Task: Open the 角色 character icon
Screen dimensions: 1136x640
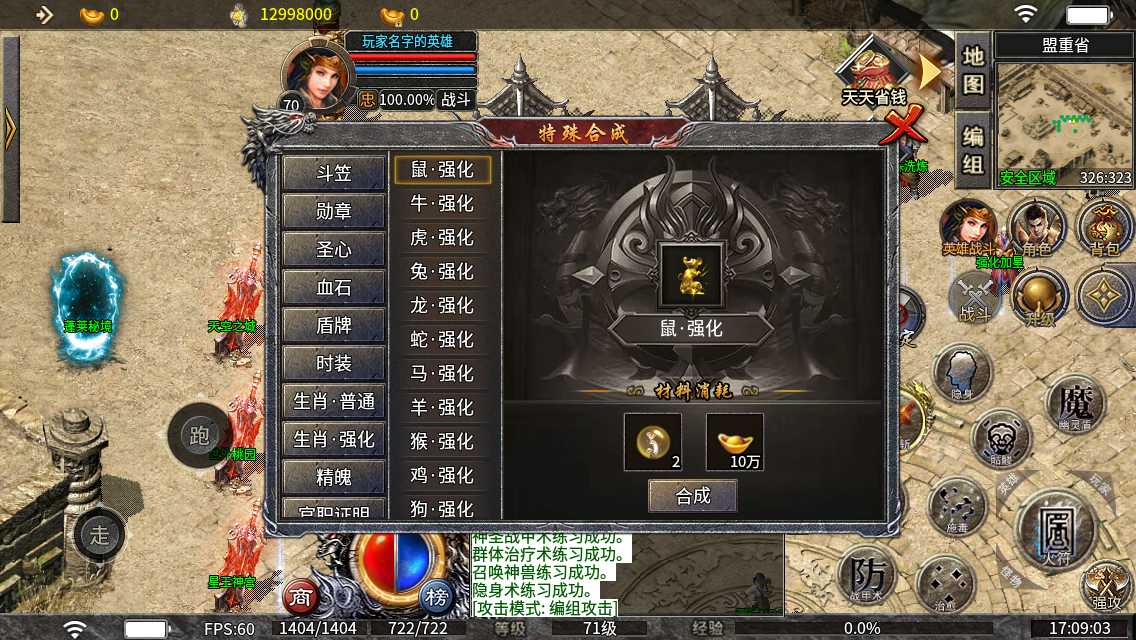Action: 1036,226
